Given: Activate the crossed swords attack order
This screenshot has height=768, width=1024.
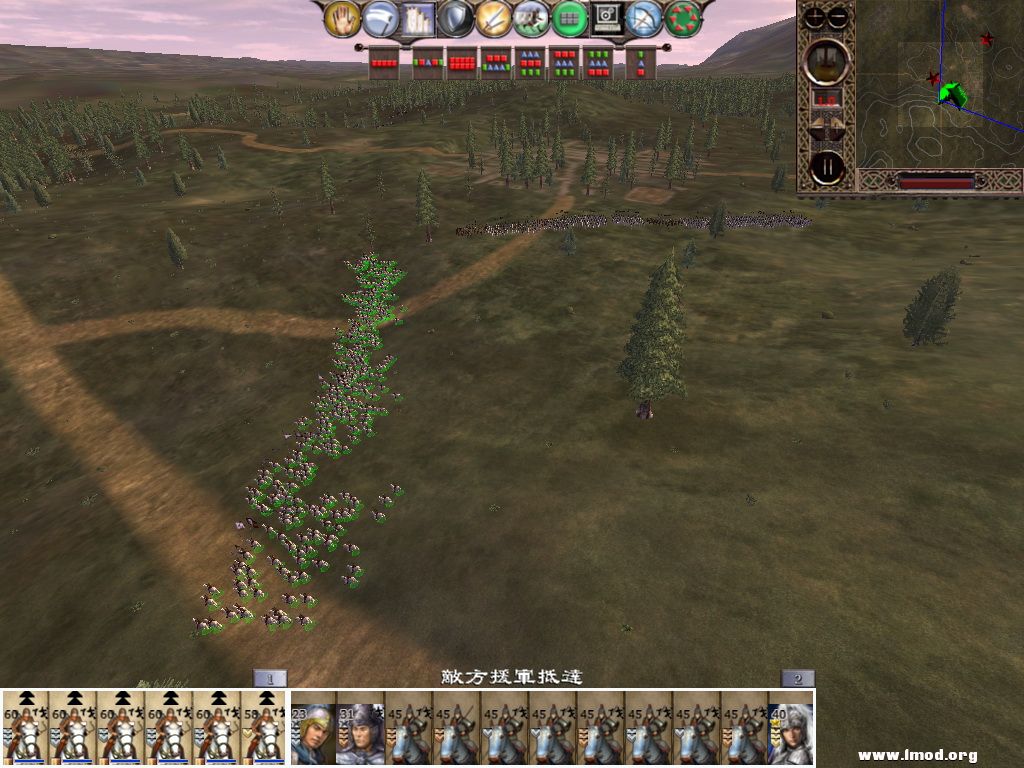Looking at the screenshot, I should click(x=493, y=19).
